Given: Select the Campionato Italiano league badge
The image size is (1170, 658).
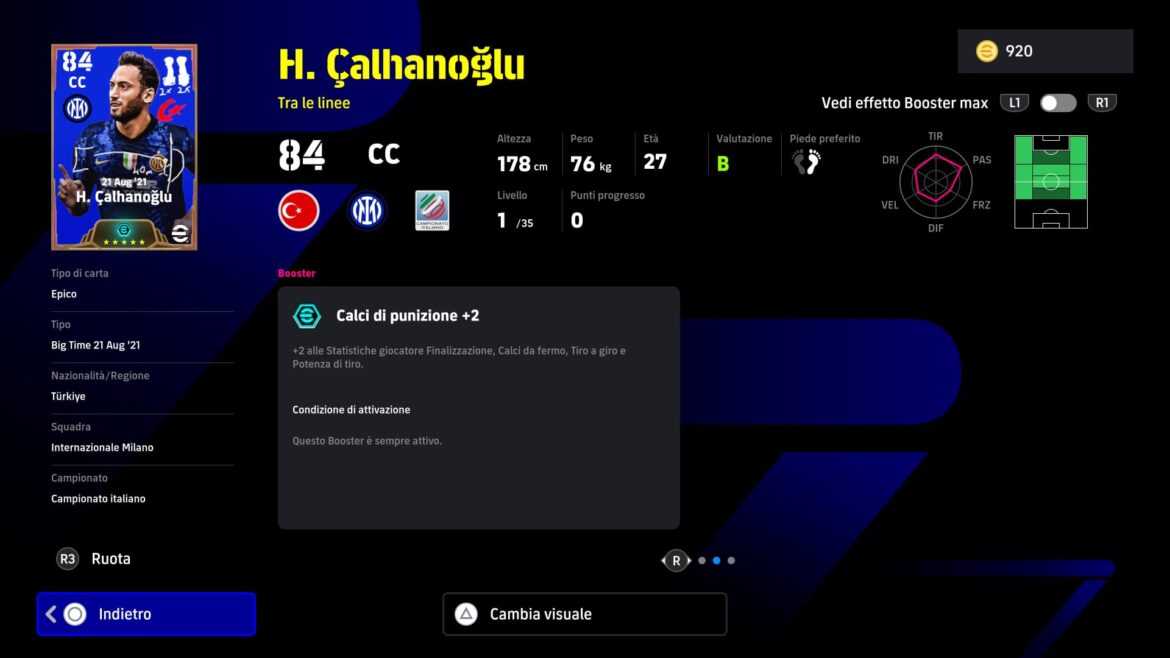Looking at the screenshot, I should 432,211.
